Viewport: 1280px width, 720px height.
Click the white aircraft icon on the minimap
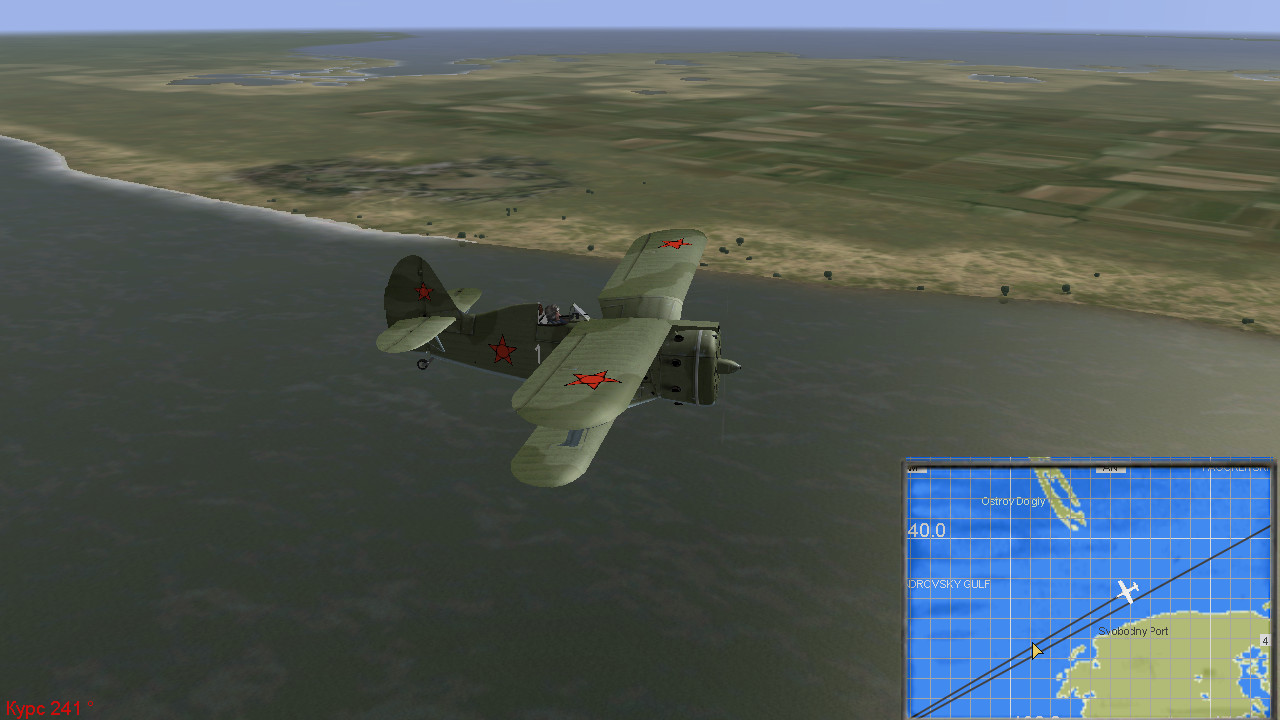(1128, 592)
